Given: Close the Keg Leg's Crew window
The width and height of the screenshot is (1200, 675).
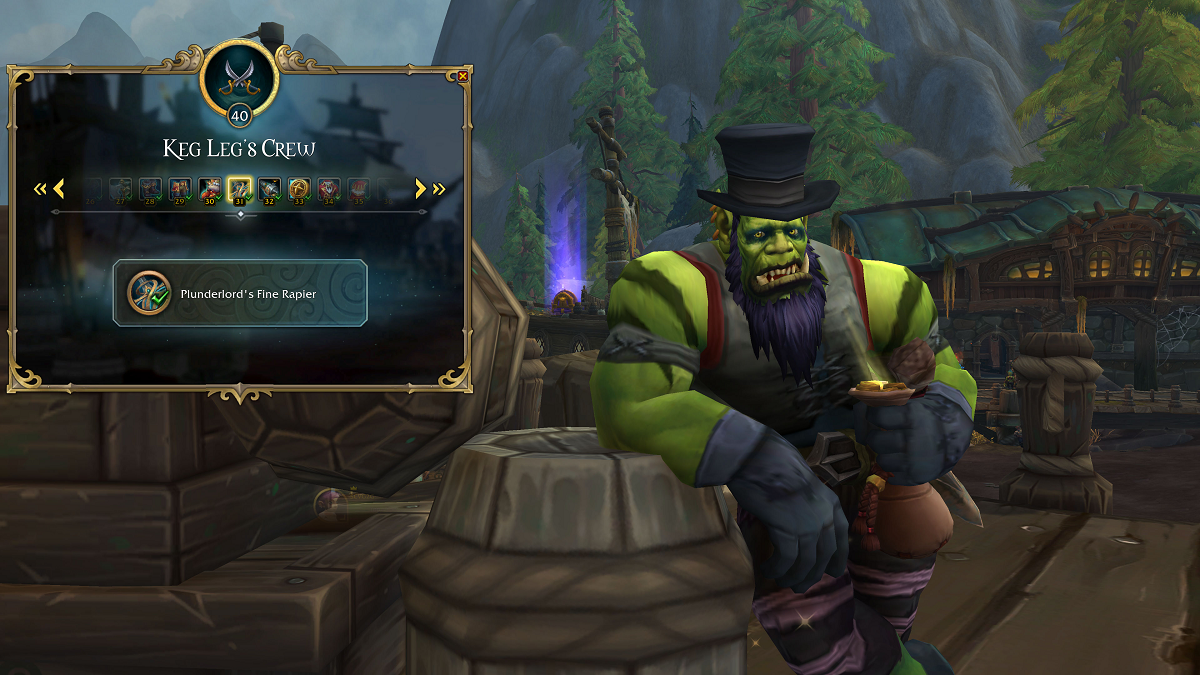Looking at the screenshot, I should click(462, 76).
